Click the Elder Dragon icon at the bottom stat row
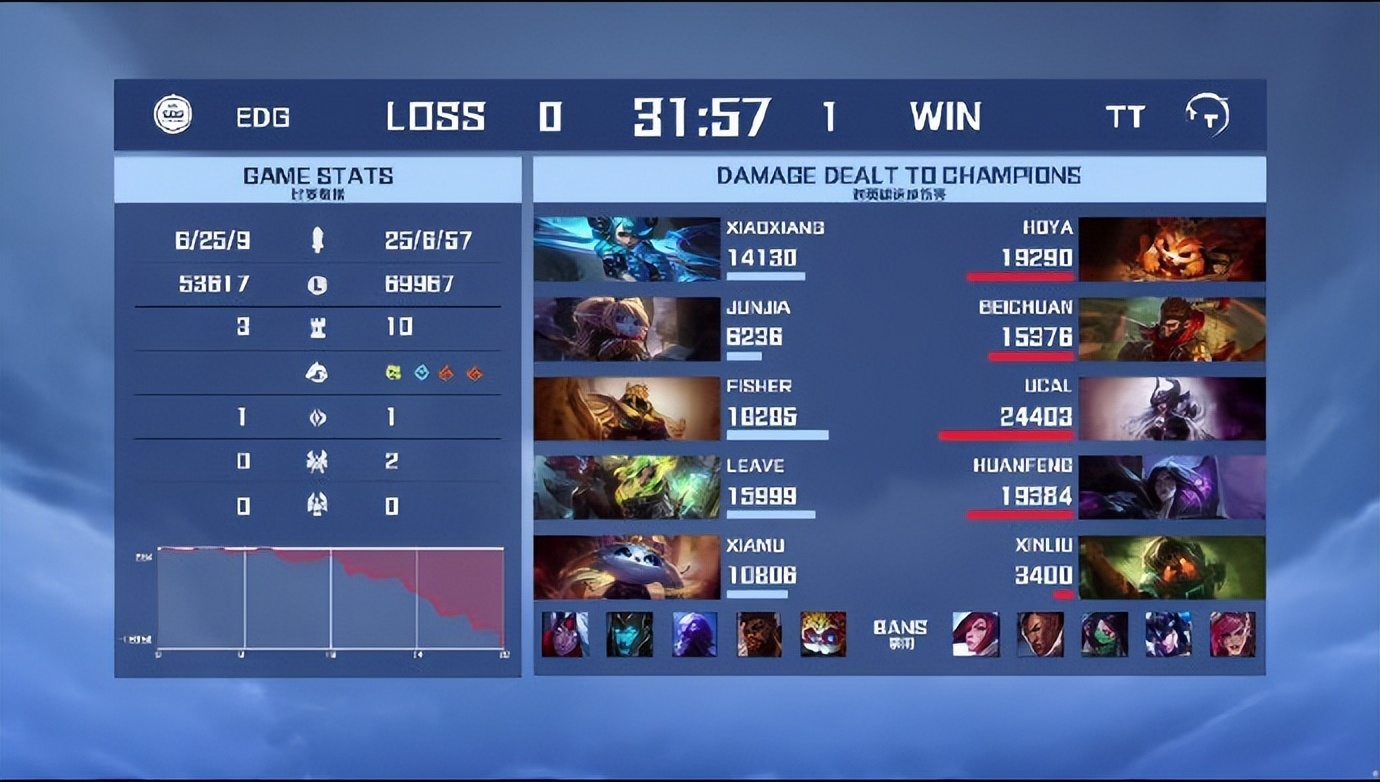The height and width of the screenshot is (782, 1380). point(318,505)
